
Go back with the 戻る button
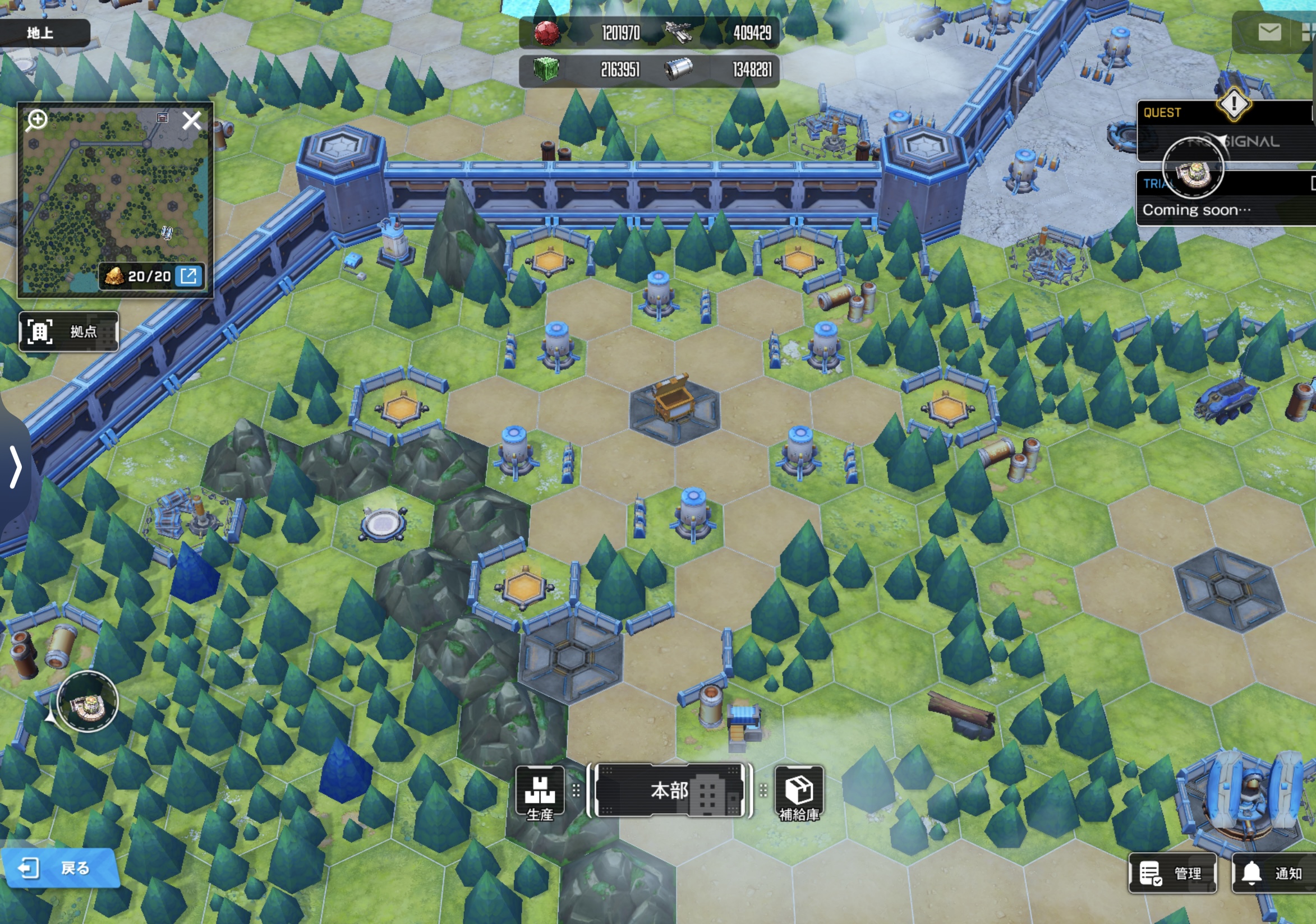pyautogui.click(x=60, y=868)
